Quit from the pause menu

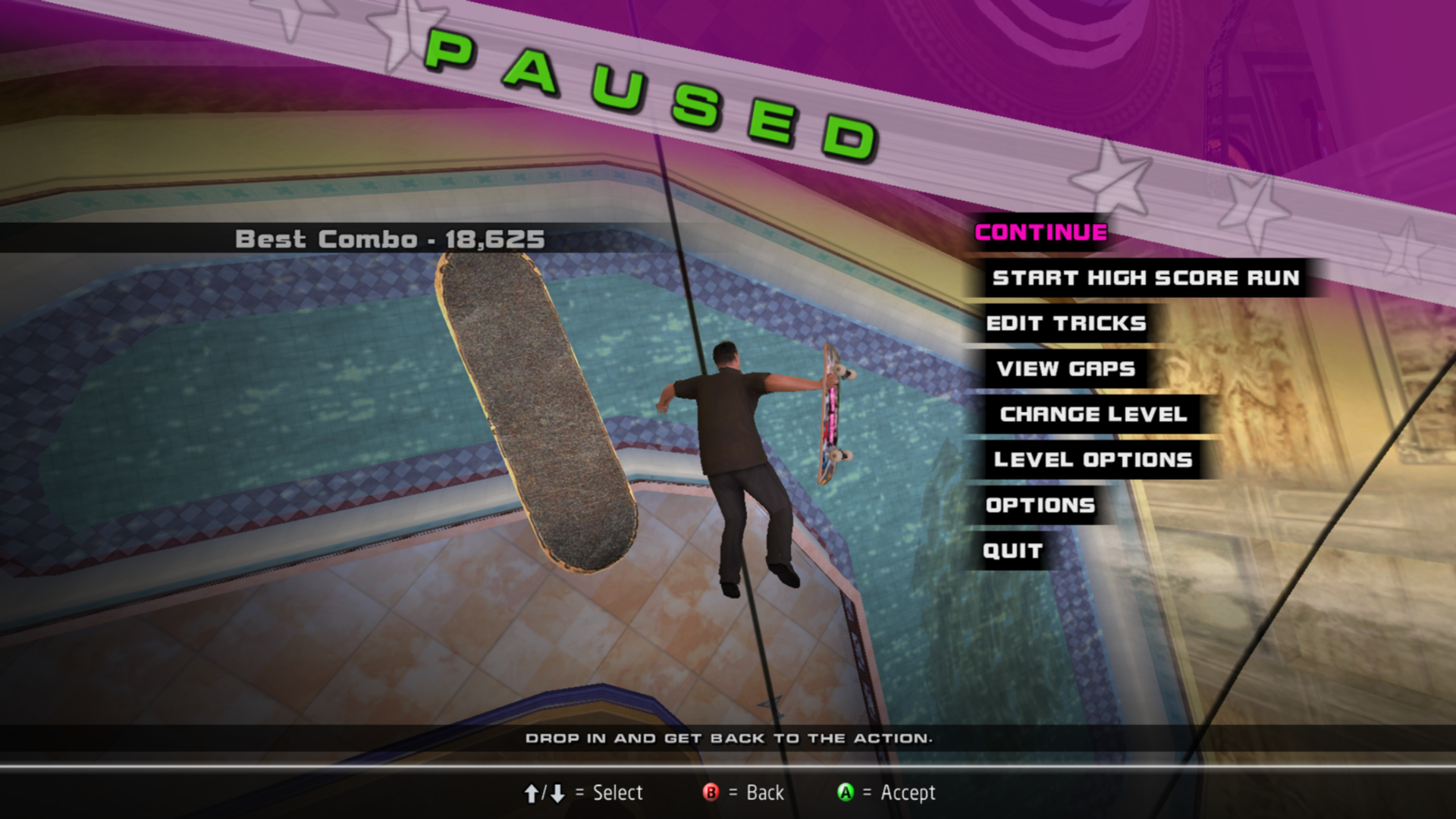click(1012, 551)
